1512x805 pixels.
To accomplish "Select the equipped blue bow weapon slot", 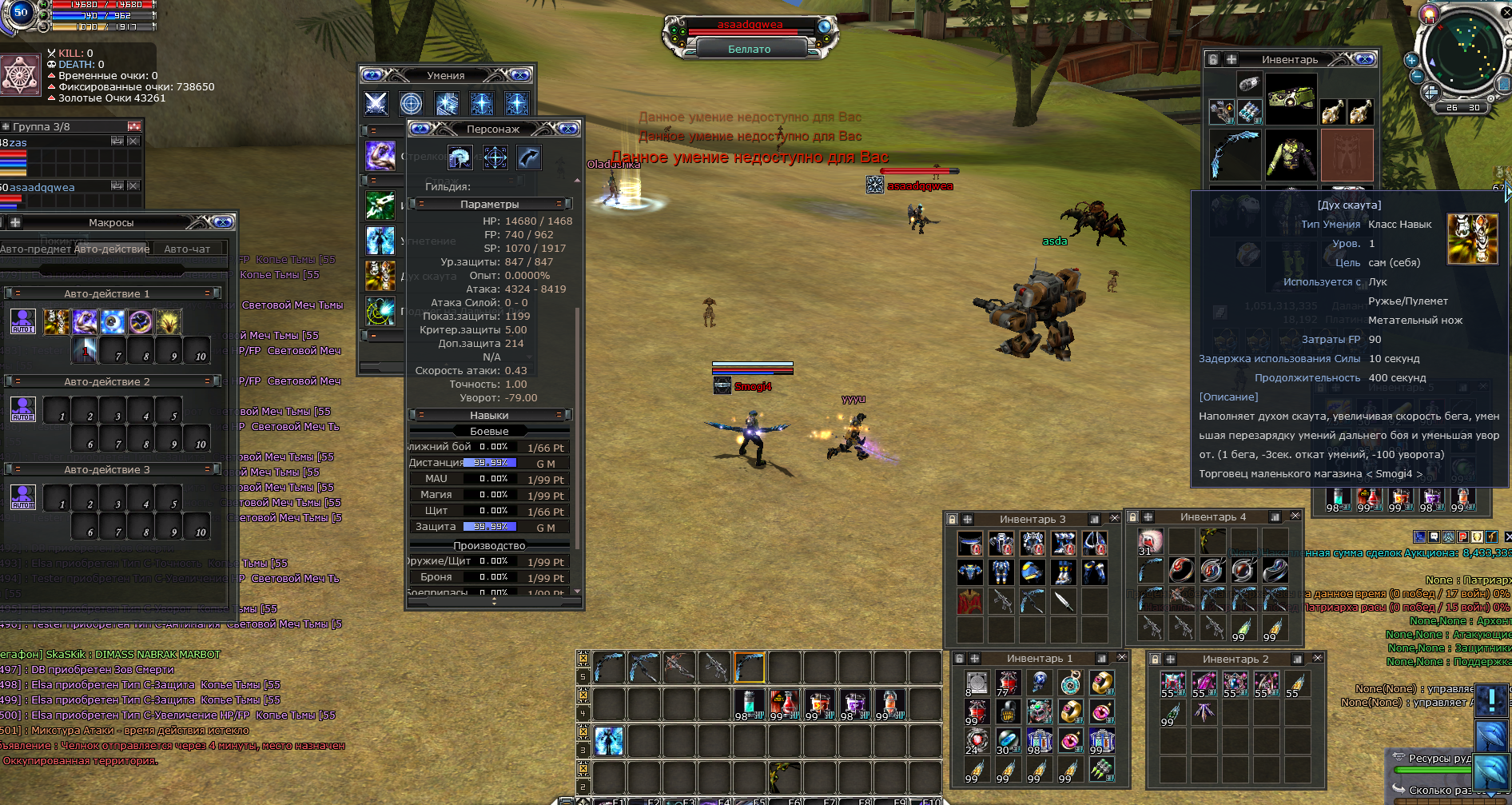I will point(1235,154).
